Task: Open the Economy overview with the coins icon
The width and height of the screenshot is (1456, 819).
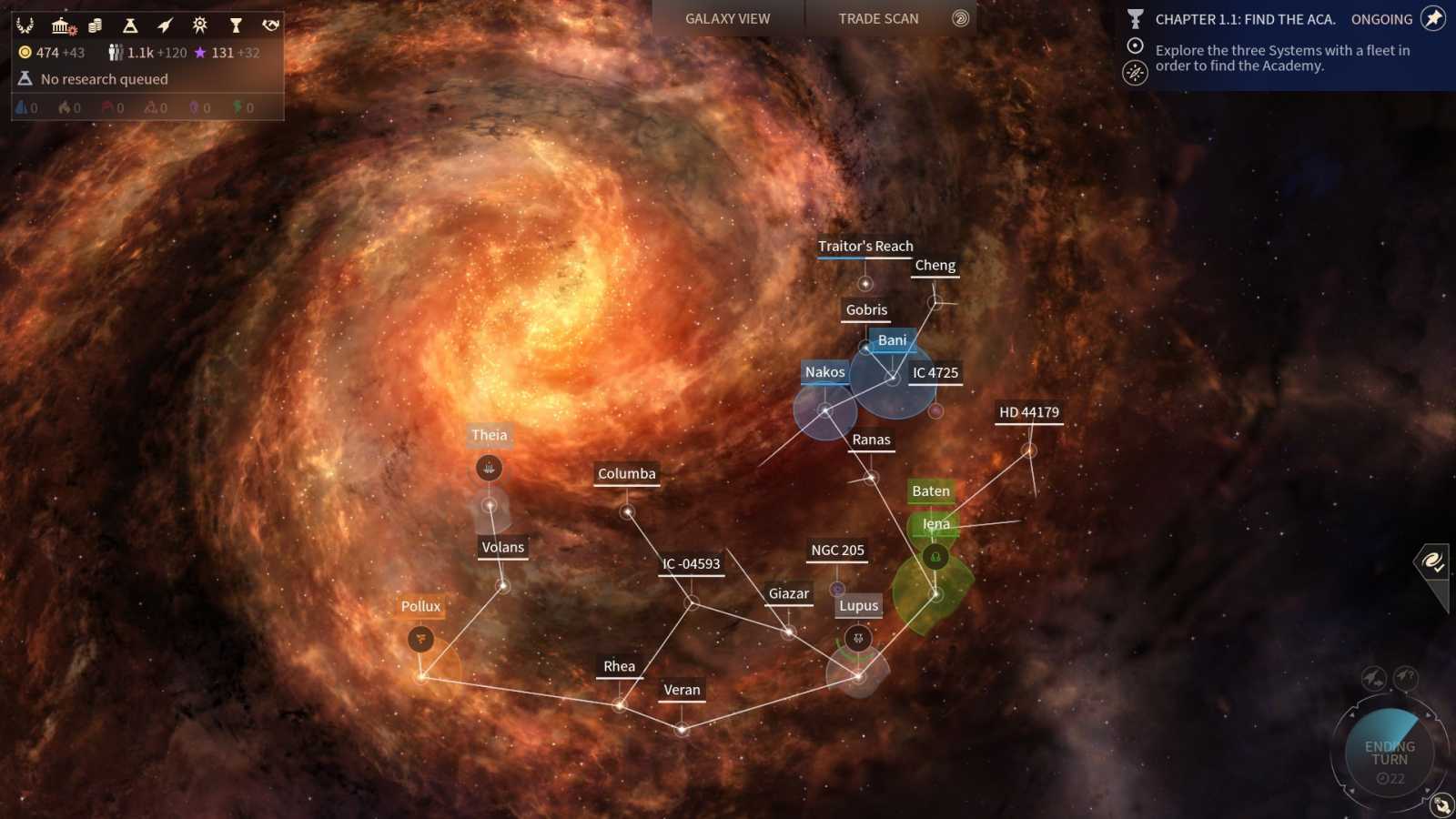Action: click(x=95, y=25)
